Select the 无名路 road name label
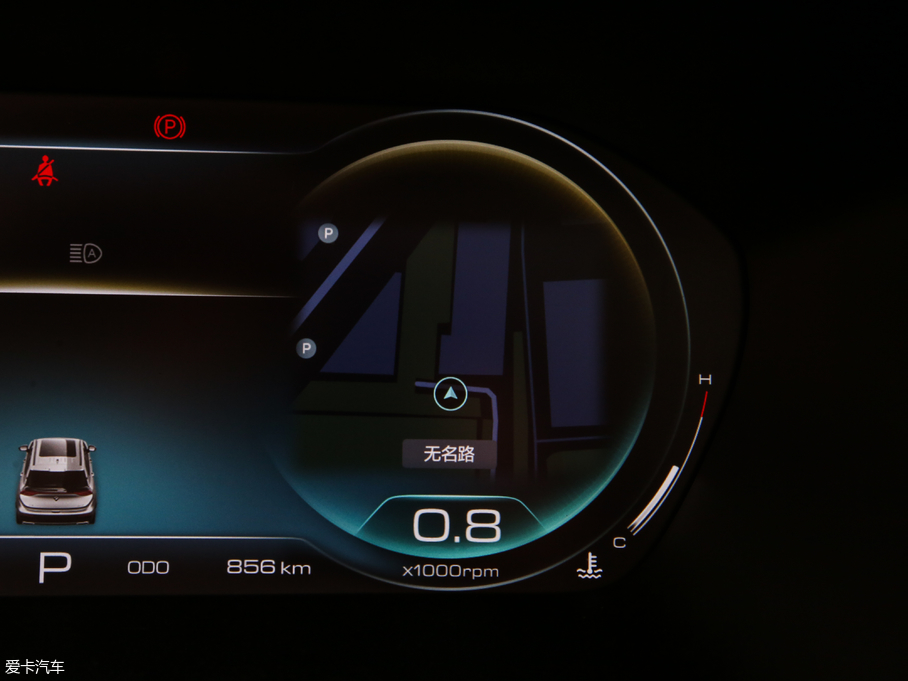The image size is (908, 681). pos(447,454)
